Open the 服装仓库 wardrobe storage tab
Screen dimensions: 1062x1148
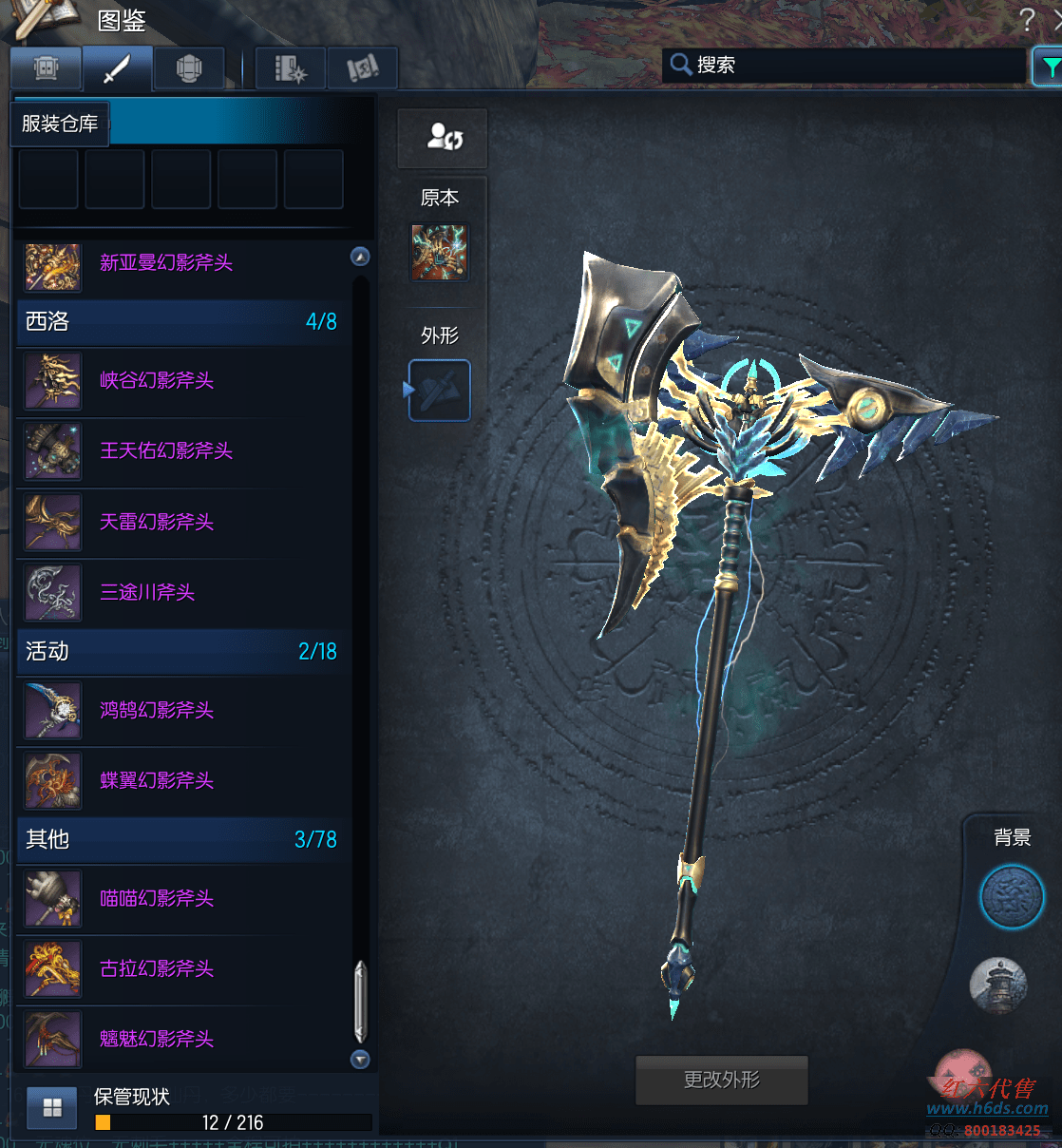click(x=60, y=124)
